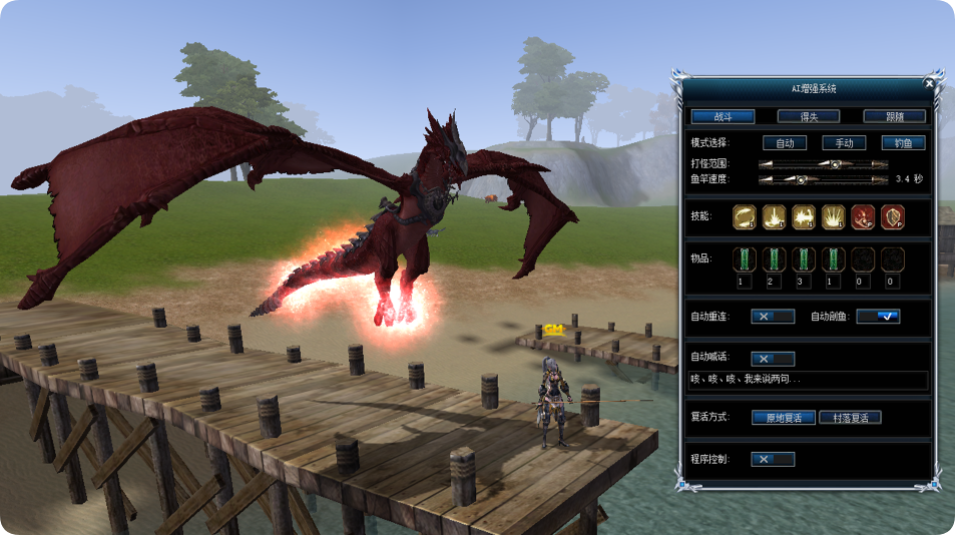This screenshot has height=535, width=955.
Task: Toggle the 自动剖鱼 switch
Action: (x=878, y=316)
